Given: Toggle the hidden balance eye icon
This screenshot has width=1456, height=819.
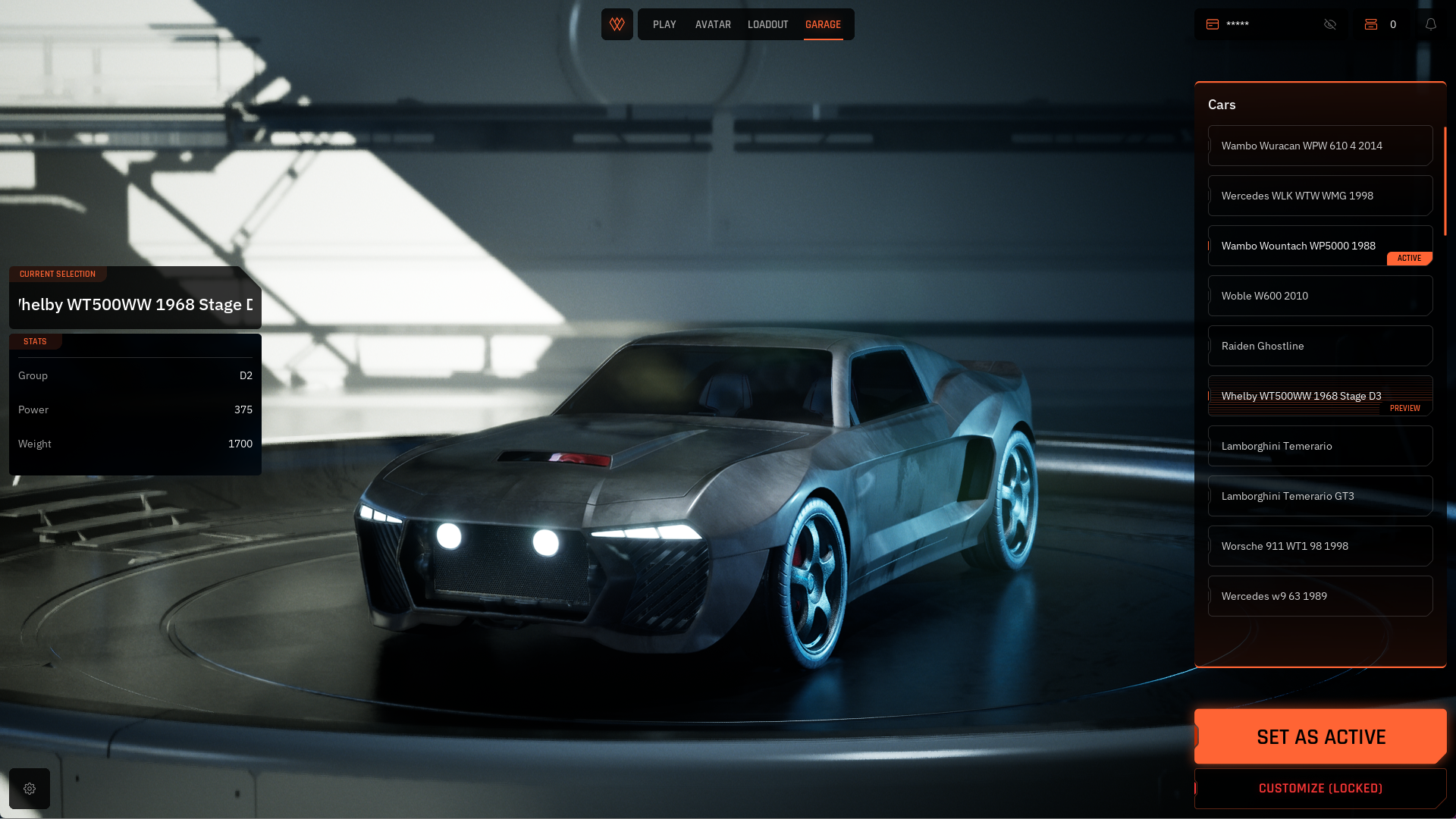Looking at the screenshot, I should (x=1330, y=24).
